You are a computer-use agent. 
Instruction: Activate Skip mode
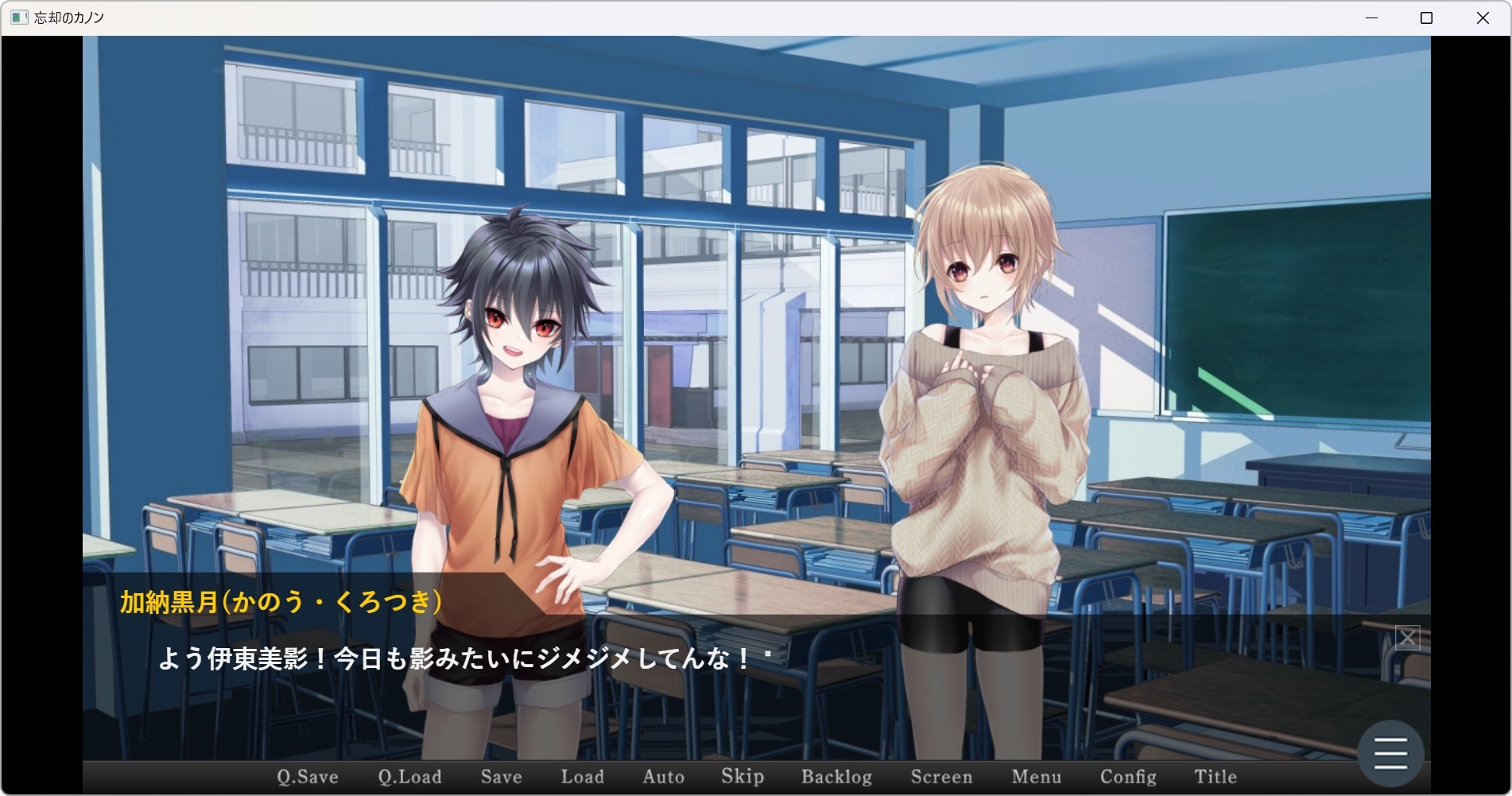tap(742, 777)
